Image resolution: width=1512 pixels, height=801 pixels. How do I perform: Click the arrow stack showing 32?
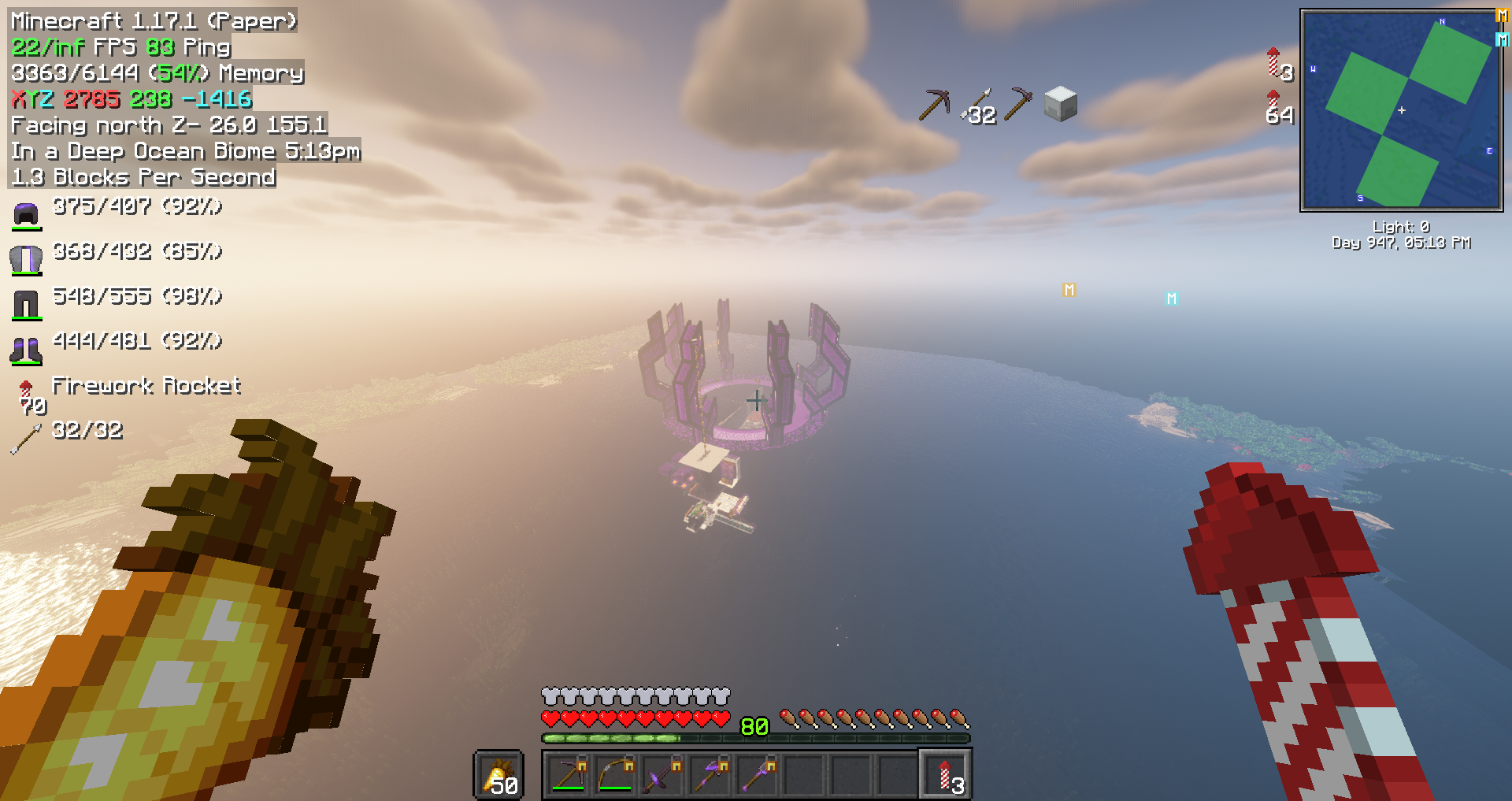pos(978,106)
